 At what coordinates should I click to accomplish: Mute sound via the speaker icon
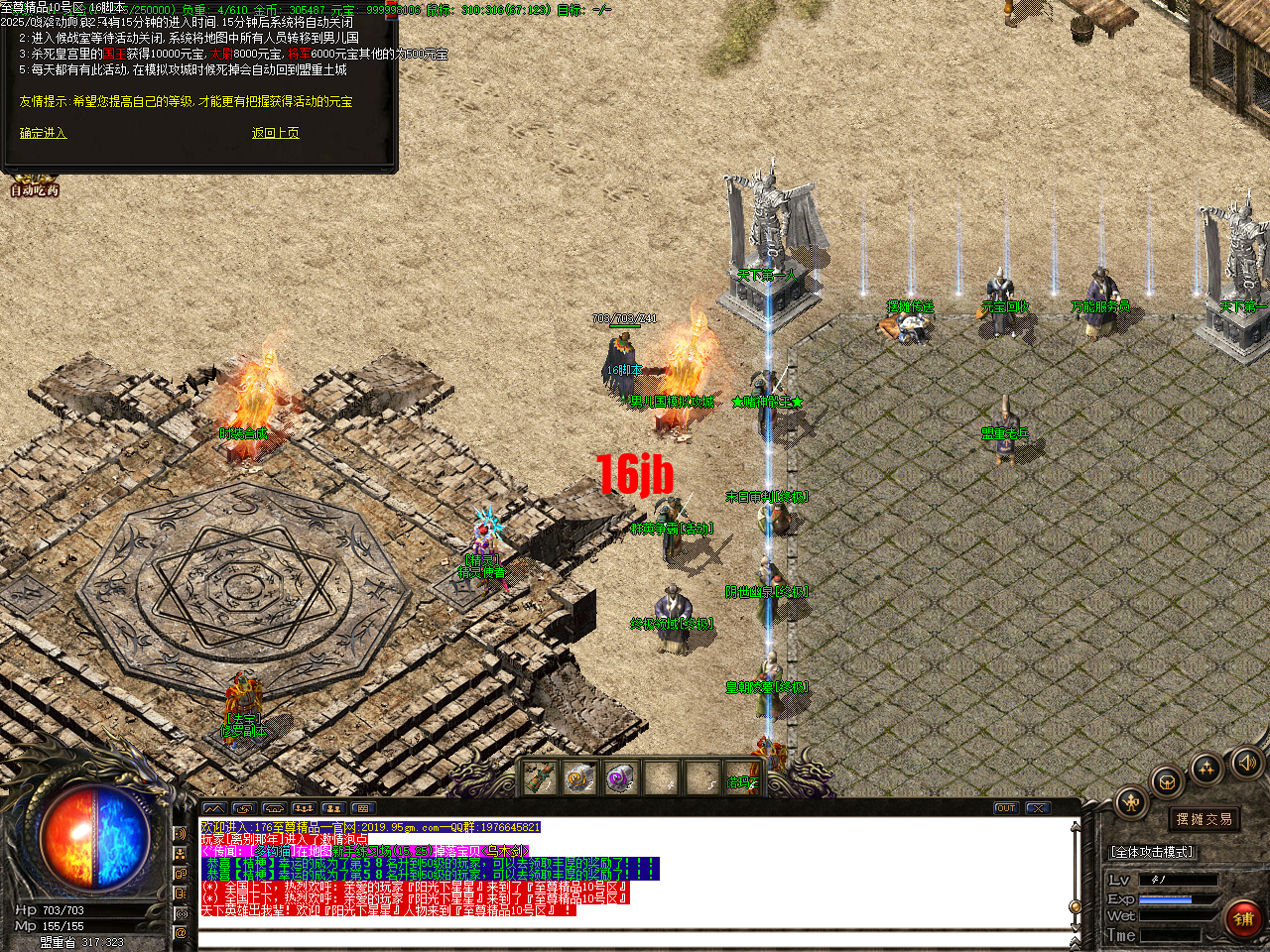1247,763
